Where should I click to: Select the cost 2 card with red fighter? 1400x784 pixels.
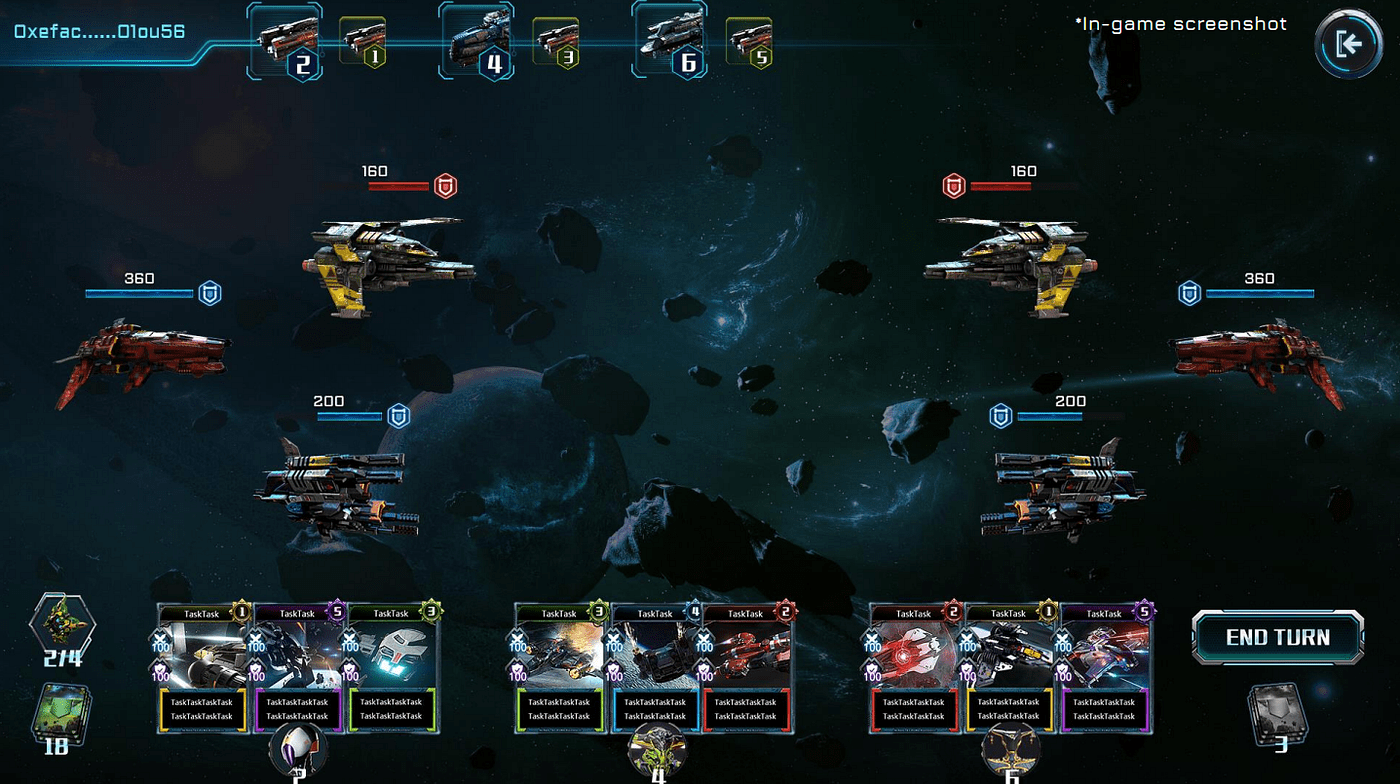(x=746, y=668)
